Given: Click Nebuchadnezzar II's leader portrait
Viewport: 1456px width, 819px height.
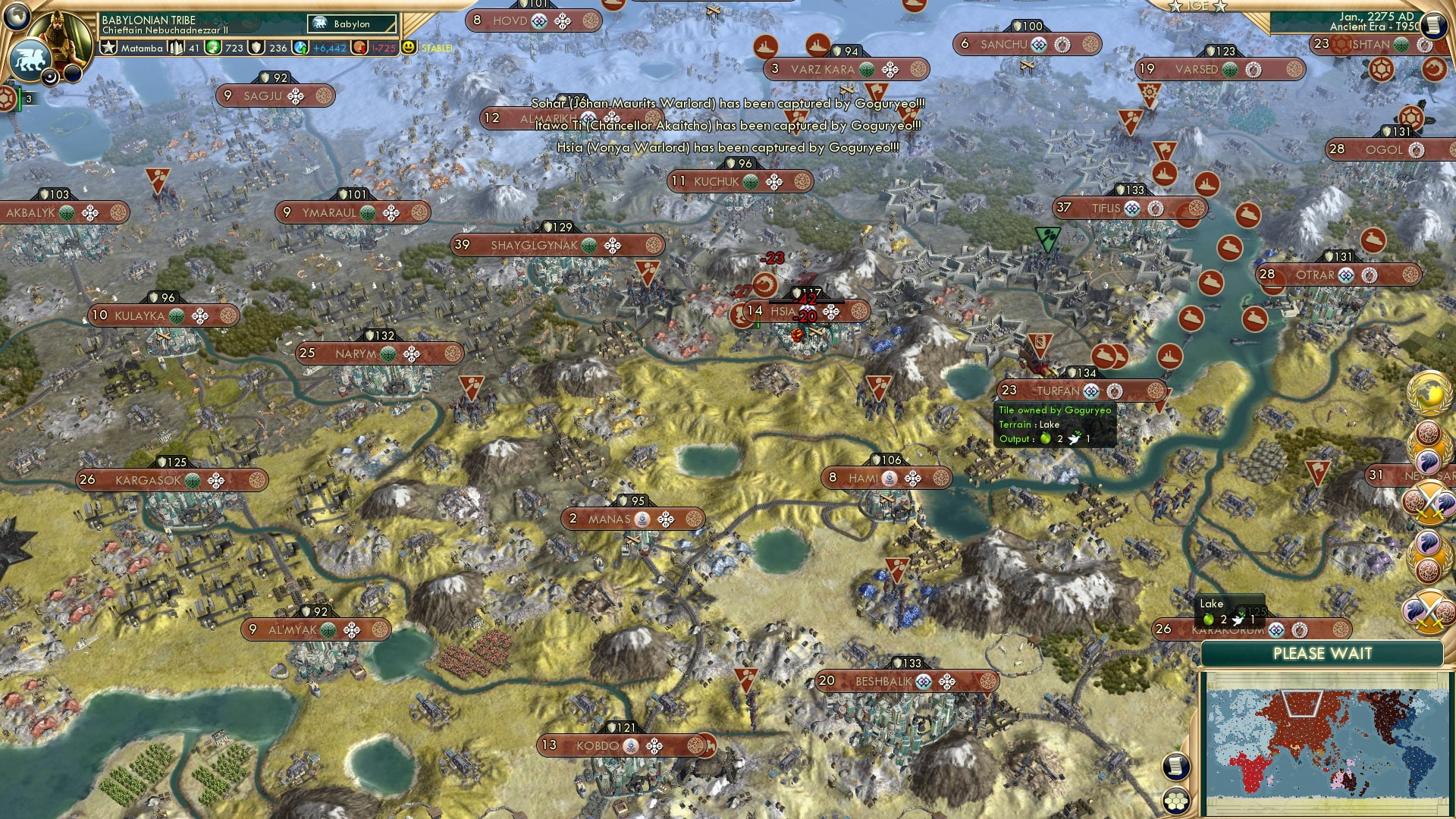Looking at the screenshot, I should click(x=61, y=33).
